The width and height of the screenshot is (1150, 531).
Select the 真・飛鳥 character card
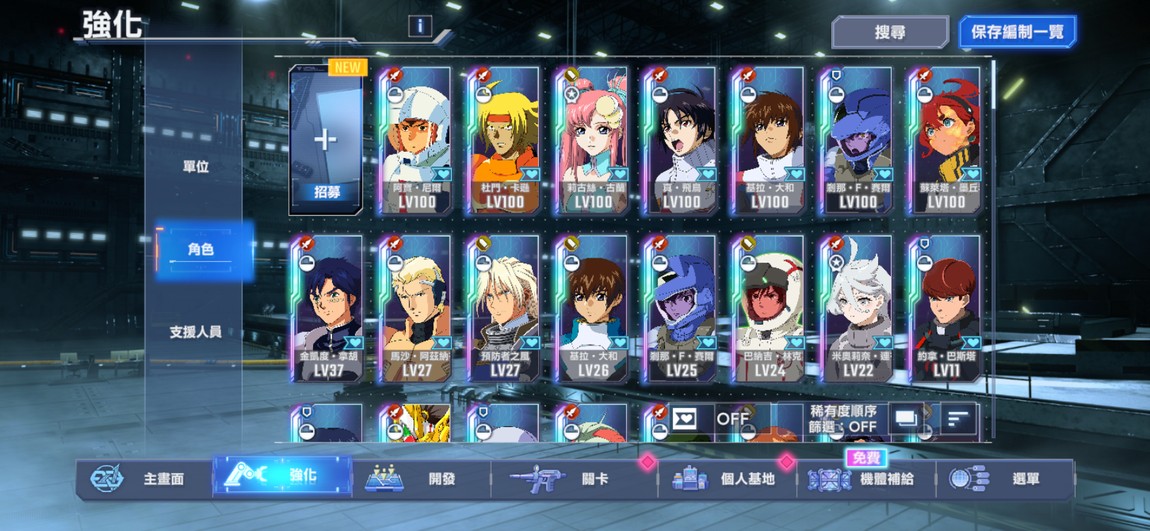(681, 140)
